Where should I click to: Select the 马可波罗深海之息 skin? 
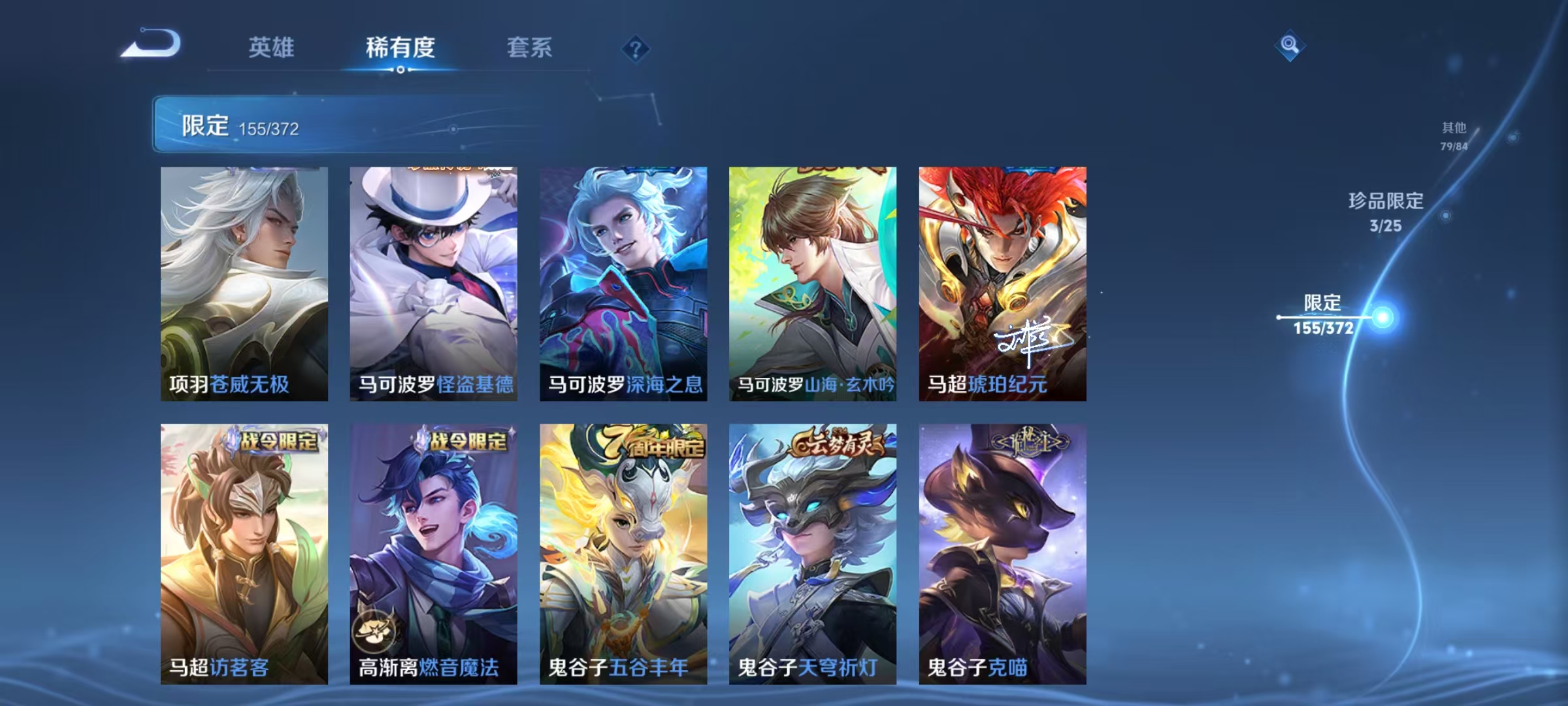(x=623, y=281)
